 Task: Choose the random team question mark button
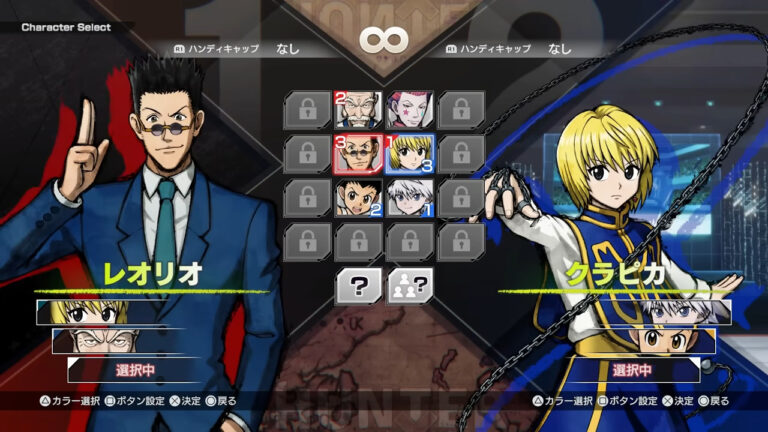pos(409,287)
